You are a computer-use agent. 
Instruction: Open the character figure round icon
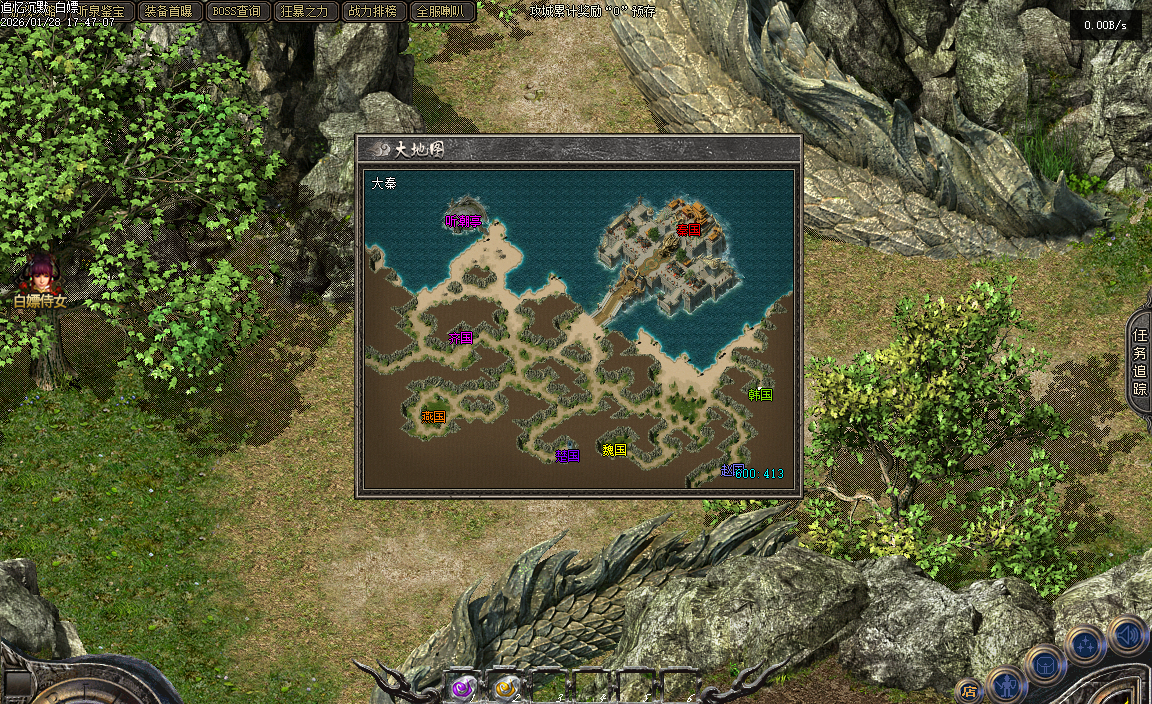pos(1006,686)
